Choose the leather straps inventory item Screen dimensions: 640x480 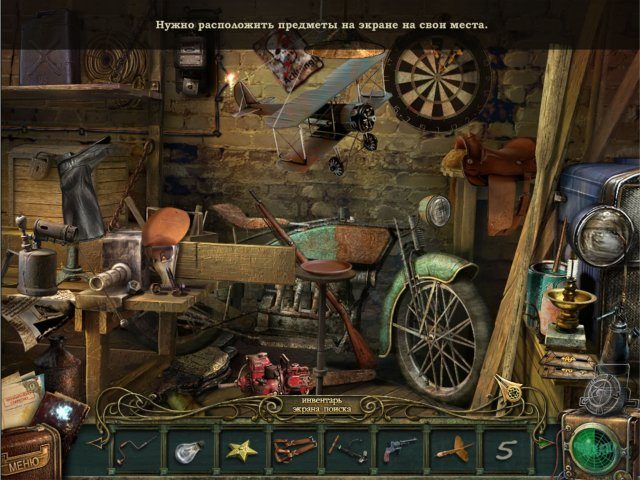point(294,449)
